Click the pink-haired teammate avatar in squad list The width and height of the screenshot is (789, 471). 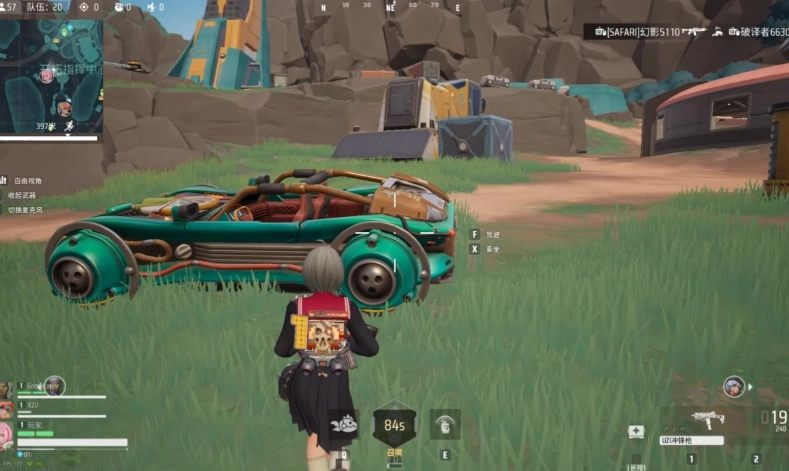point(6,433)
